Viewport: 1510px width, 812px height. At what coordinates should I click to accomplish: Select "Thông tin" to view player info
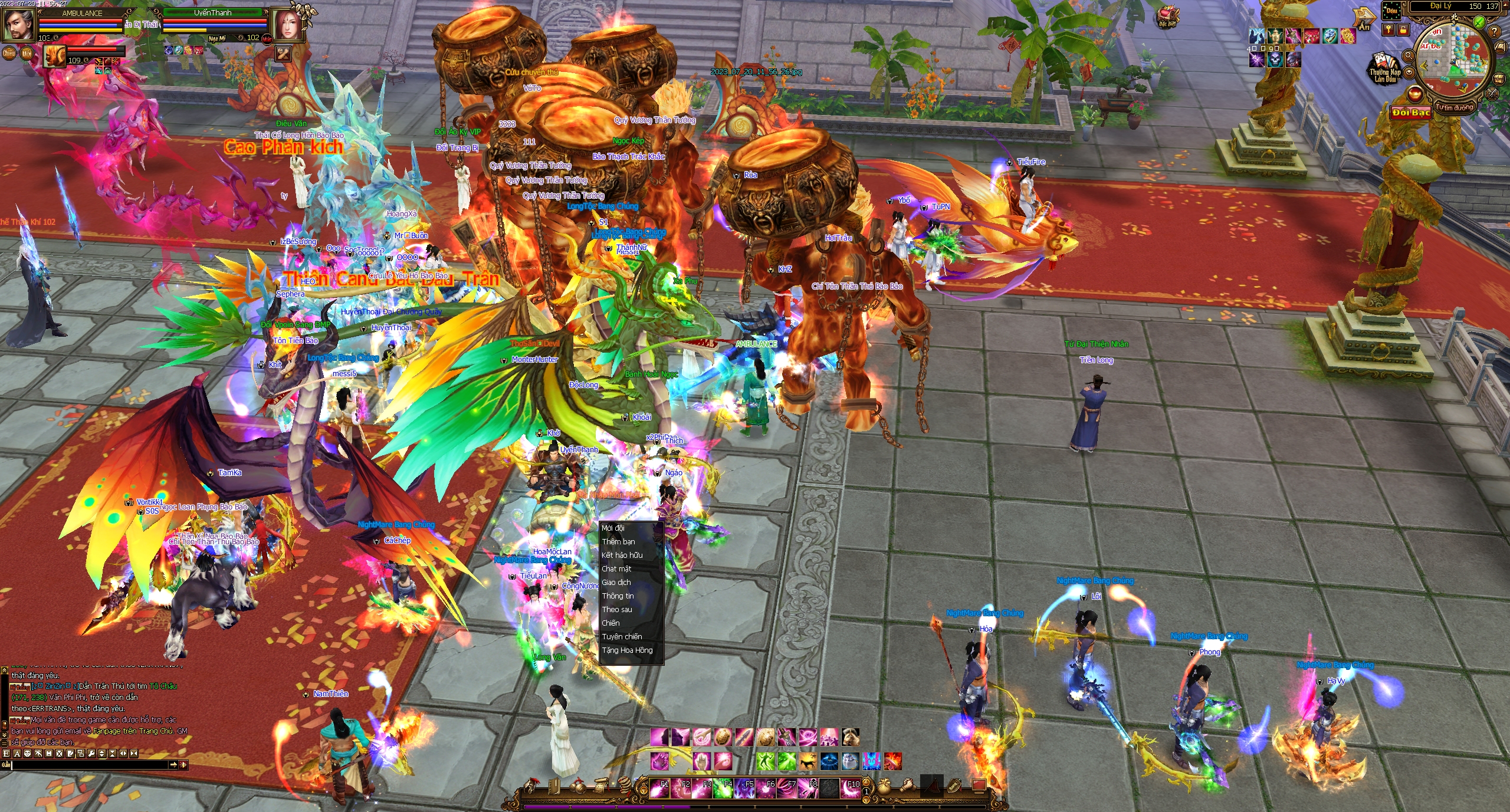pos(618,596)
